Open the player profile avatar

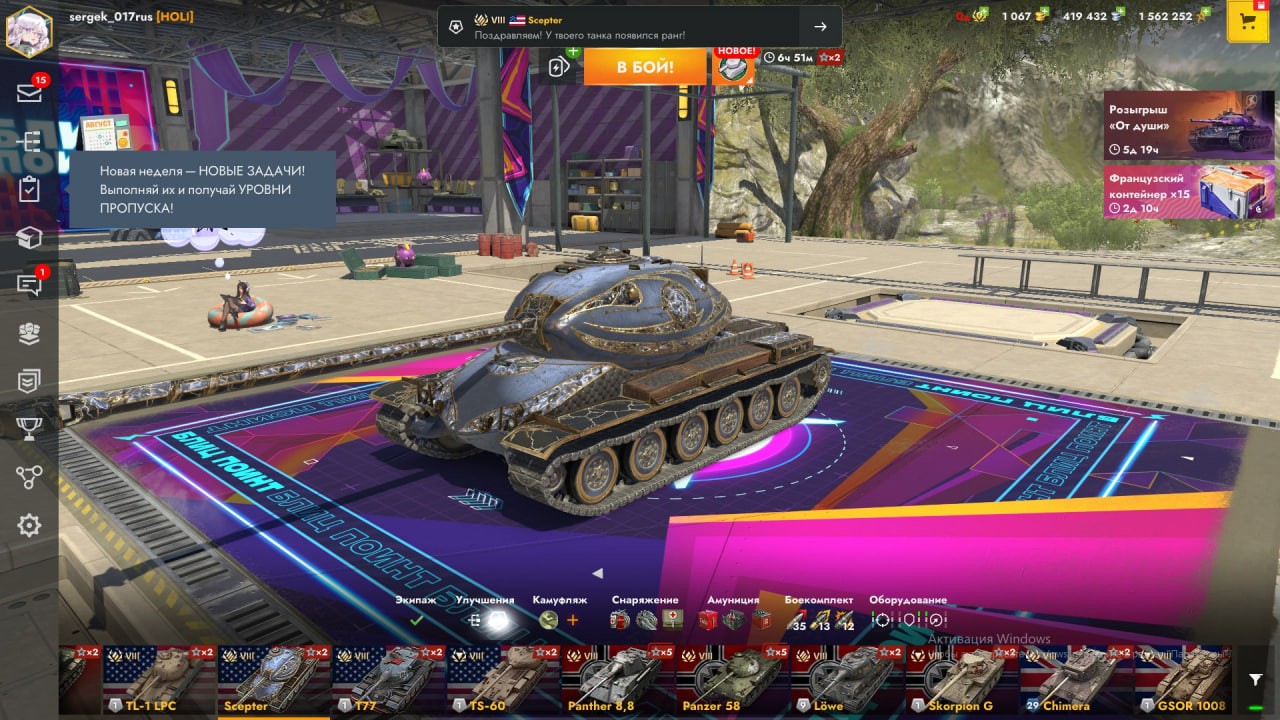29,31
